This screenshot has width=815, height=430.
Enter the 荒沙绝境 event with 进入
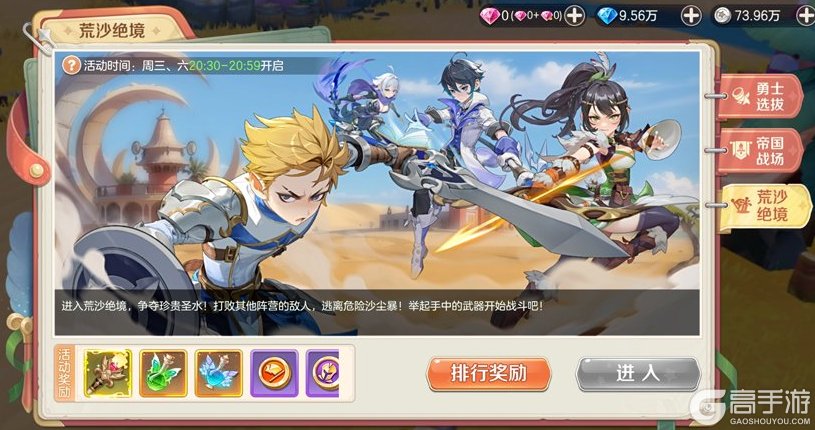click(x=636, y=374)
